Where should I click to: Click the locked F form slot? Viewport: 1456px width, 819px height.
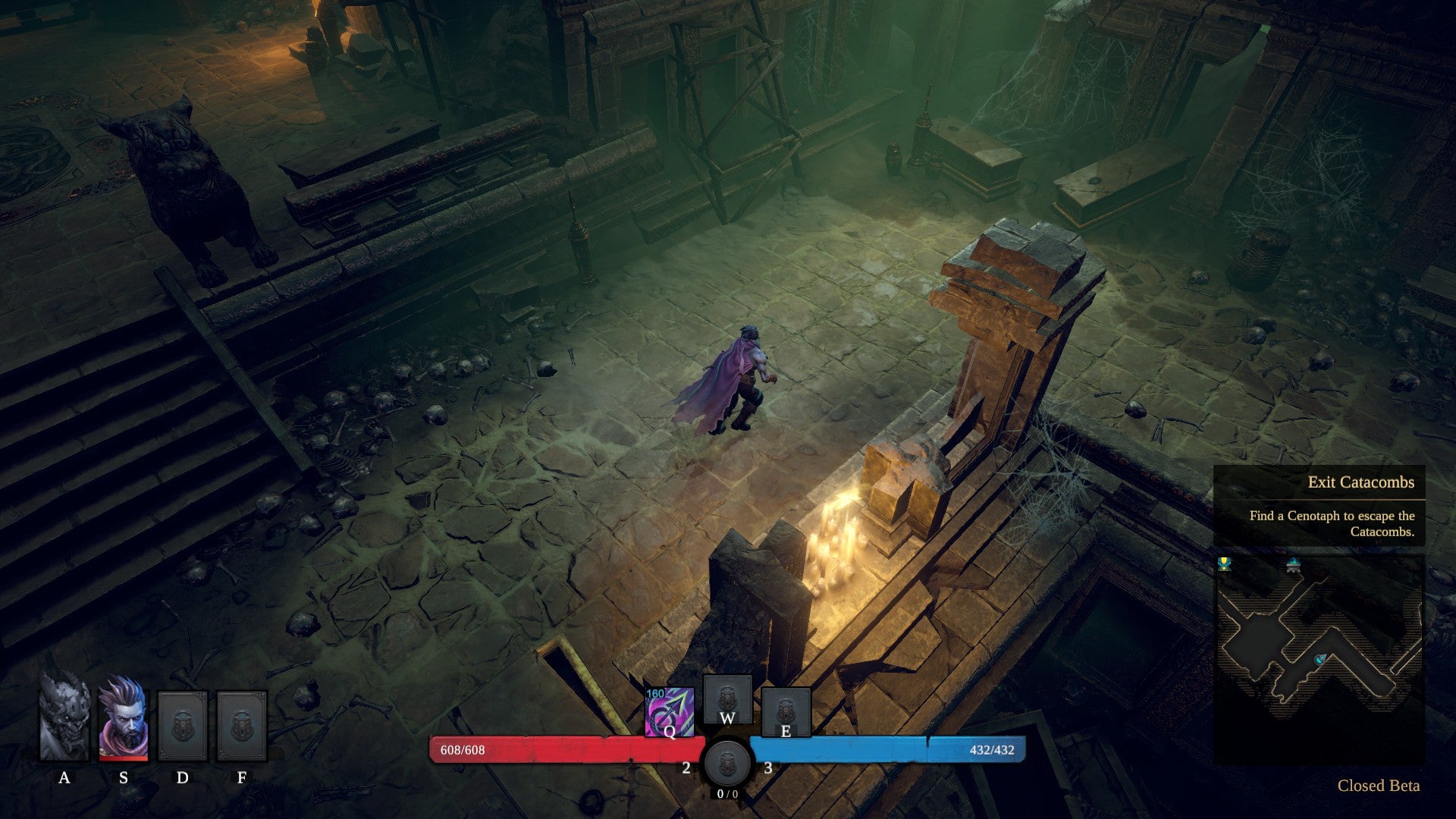242,726
